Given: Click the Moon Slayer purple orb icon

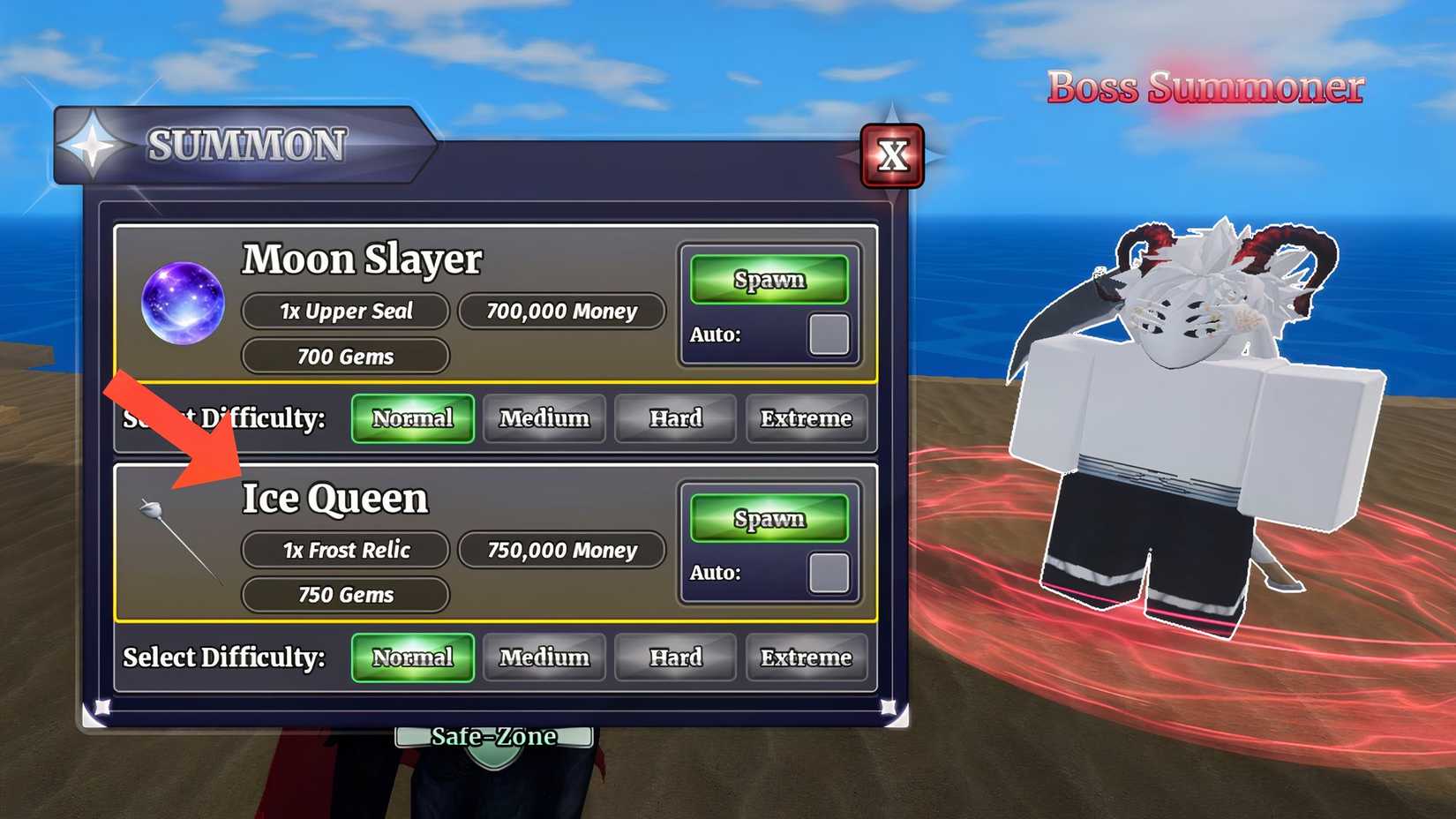Looking at the screenshot, I should (183, 304).
